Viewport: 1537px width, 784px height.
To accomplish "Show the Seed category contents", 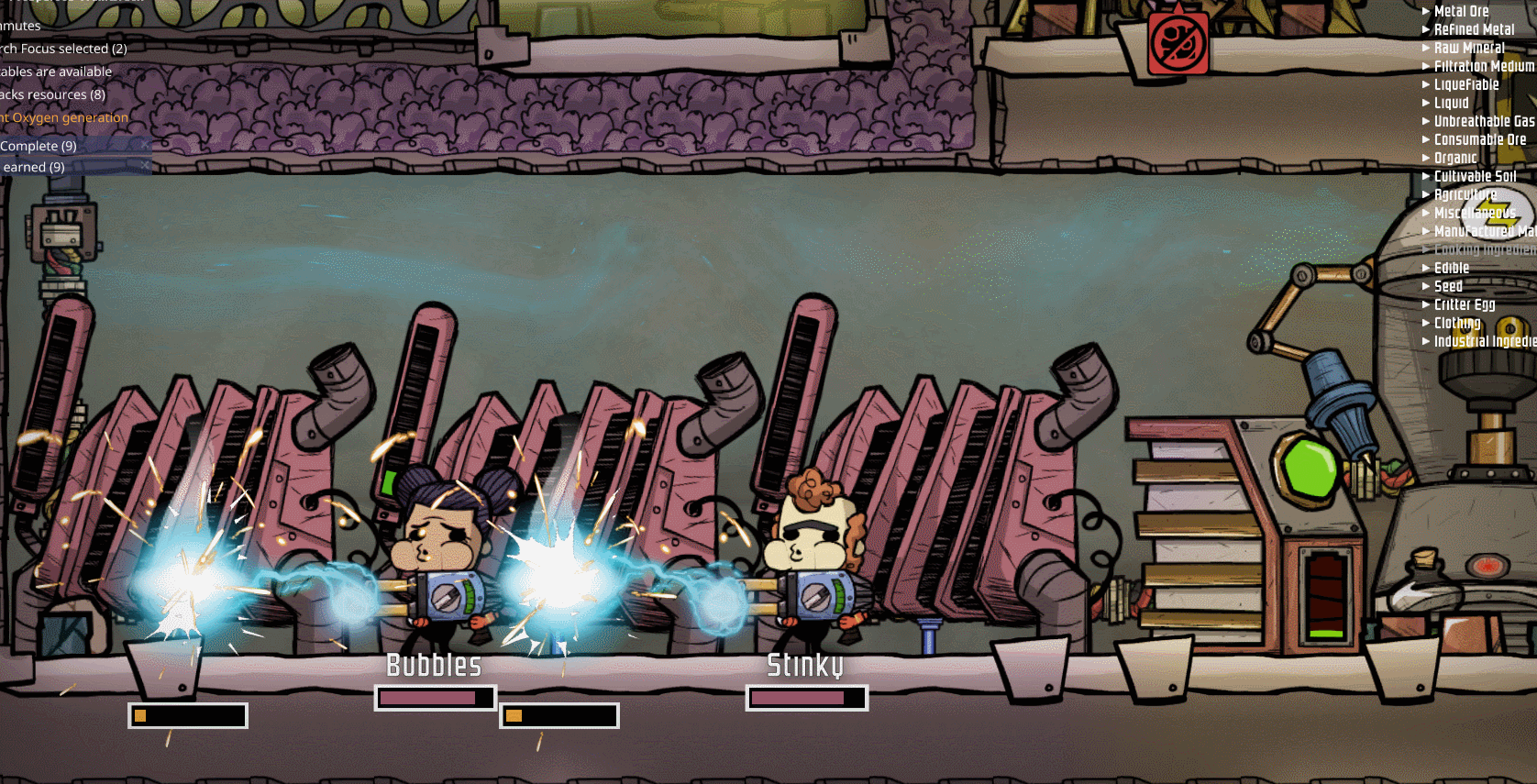I will click(x=1447, y=286).
